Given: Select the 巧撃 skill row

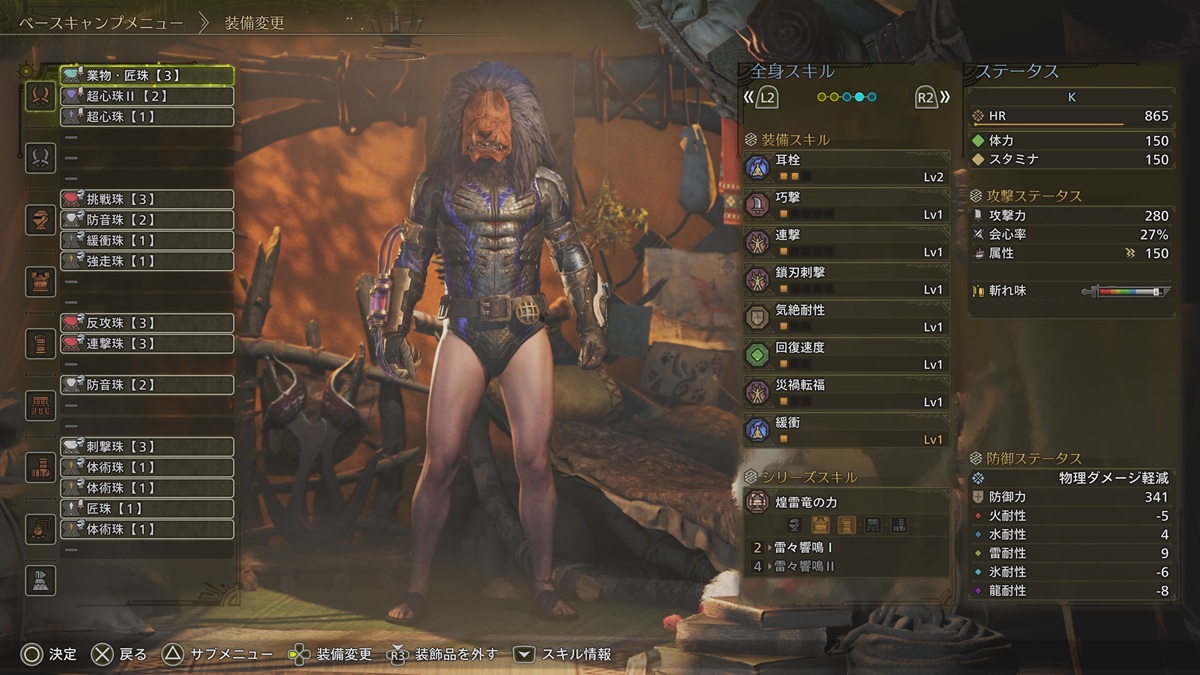Looking at the screenshot, I should (x=847, y=205).
